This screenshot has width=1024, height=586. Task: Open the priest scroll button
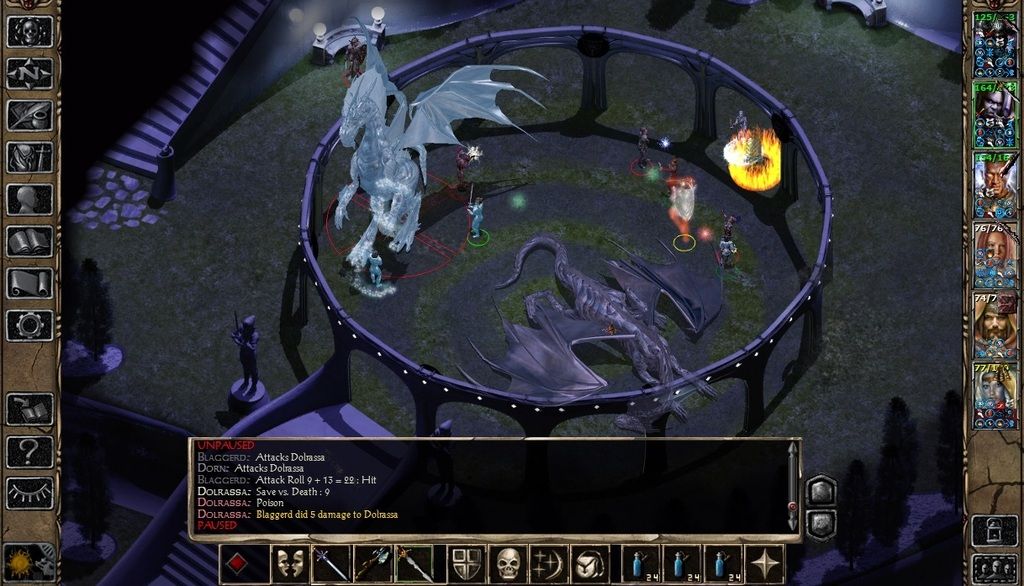click(x=29, y=283)
